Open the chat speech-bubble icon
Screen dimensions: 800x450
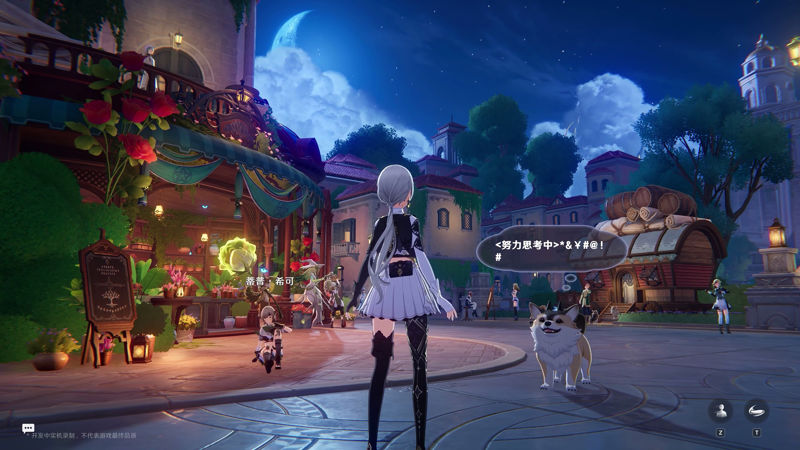(x=28, y=428)
